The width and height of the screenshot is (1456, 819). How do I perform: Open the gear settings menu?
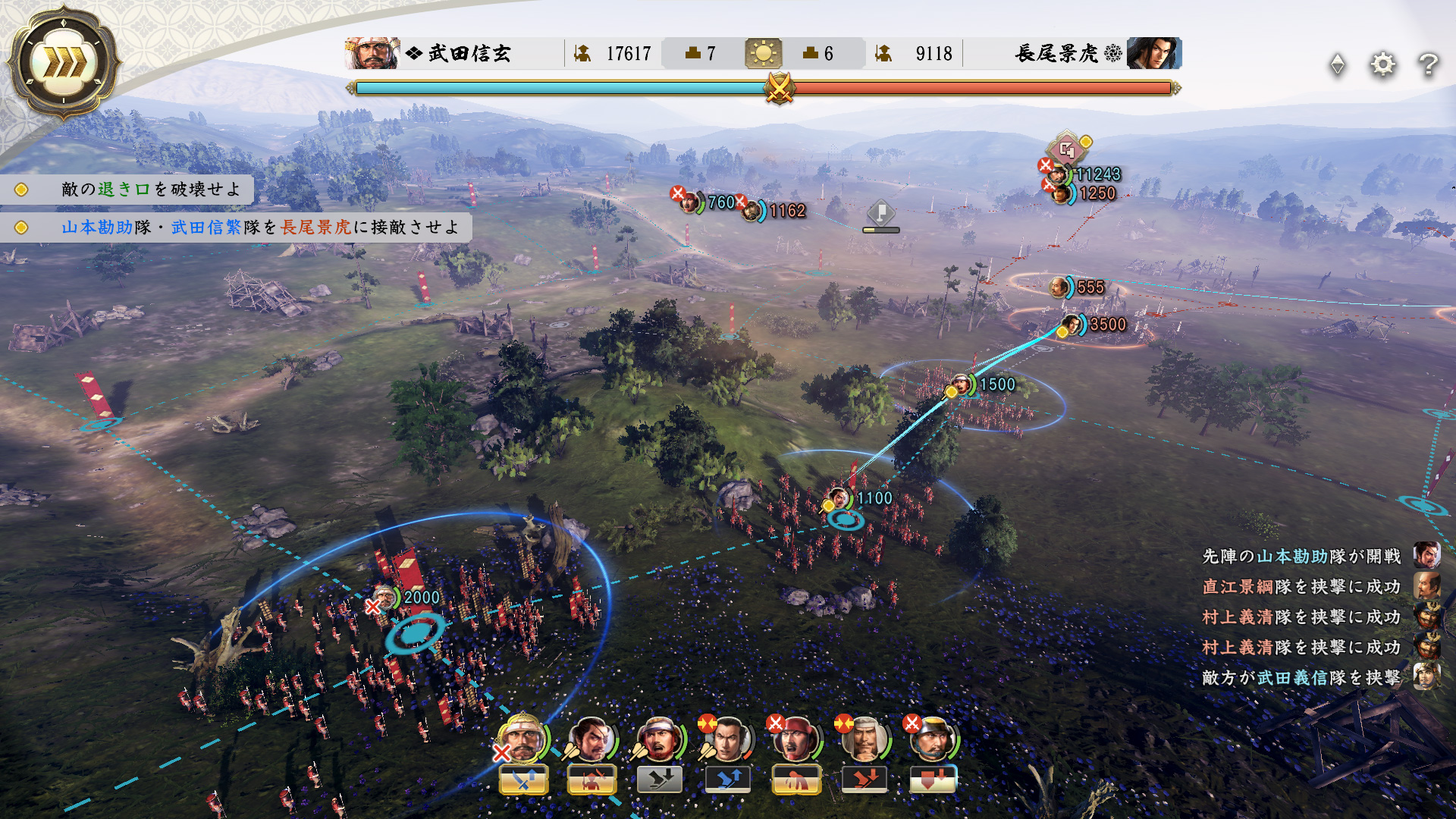click(1382, 64)
